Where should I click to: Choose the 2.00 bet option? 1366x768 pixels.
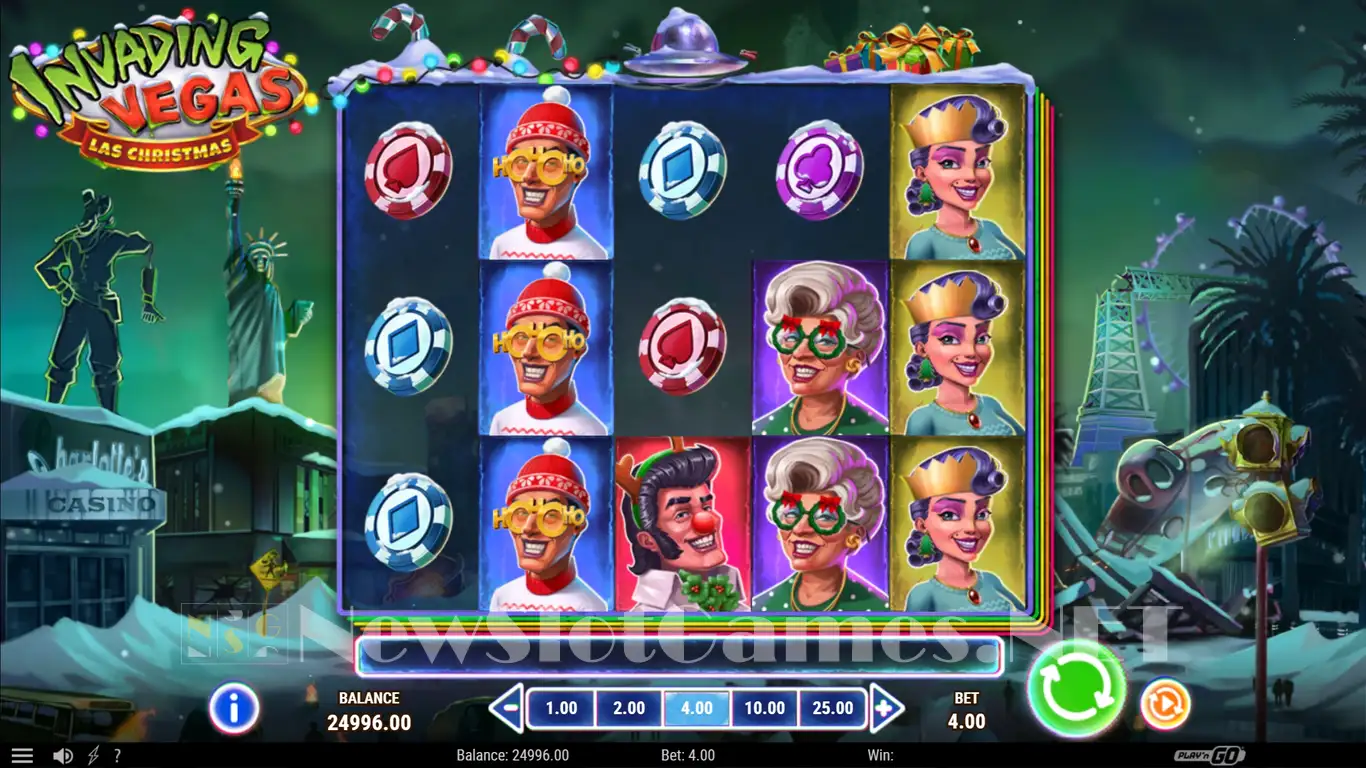tap(629, 709)
